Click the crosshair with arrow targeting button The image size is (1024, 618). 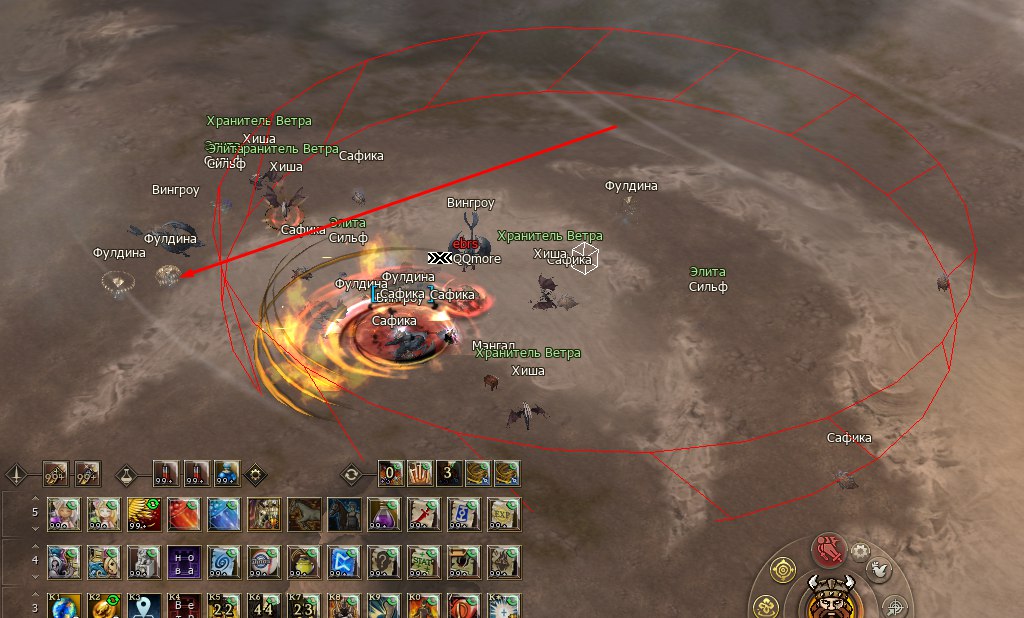pyautogui.click(x=895, y=606)
